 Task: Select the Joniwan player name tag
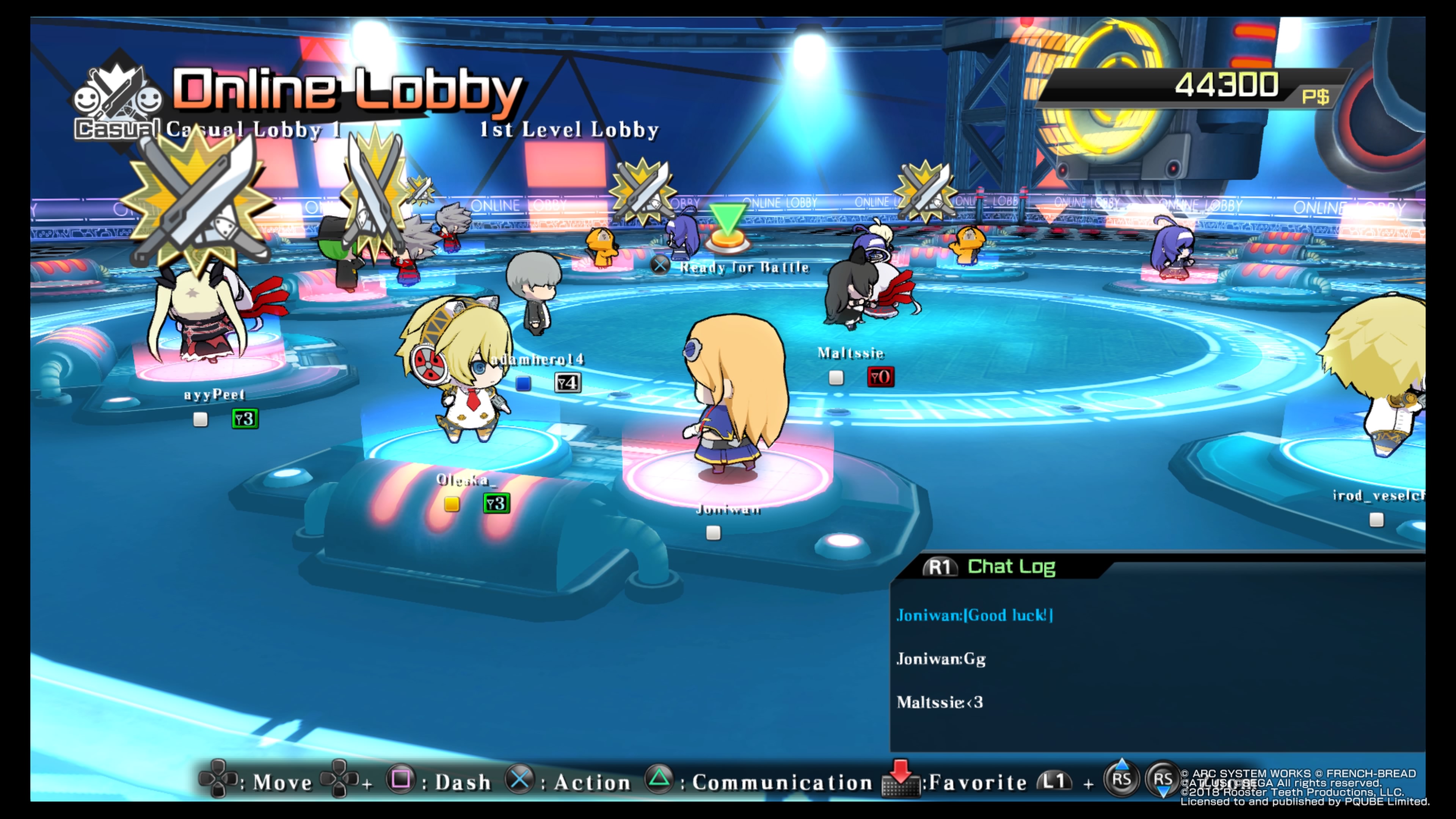[x=728, y=510]
